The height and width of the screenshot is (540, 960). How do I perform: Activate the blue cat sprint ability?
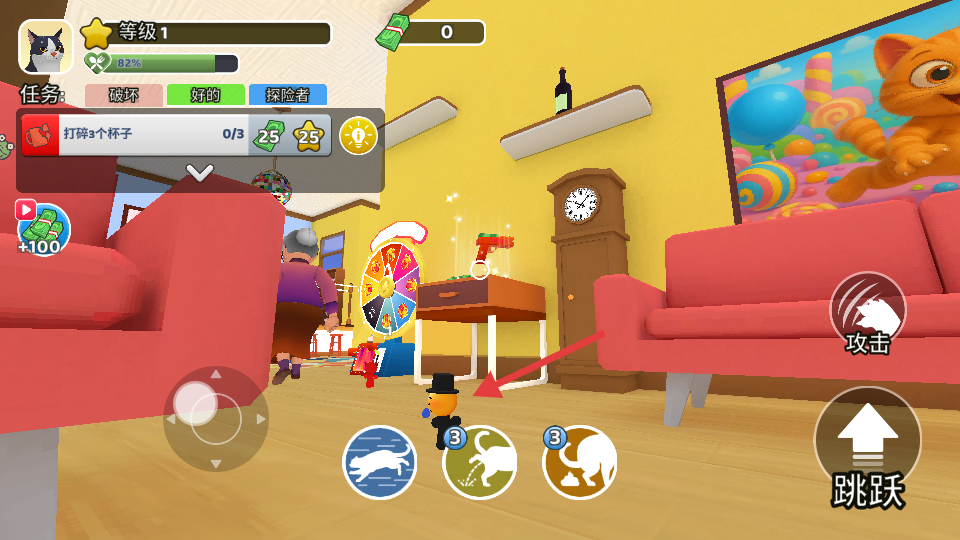point(380,462)
